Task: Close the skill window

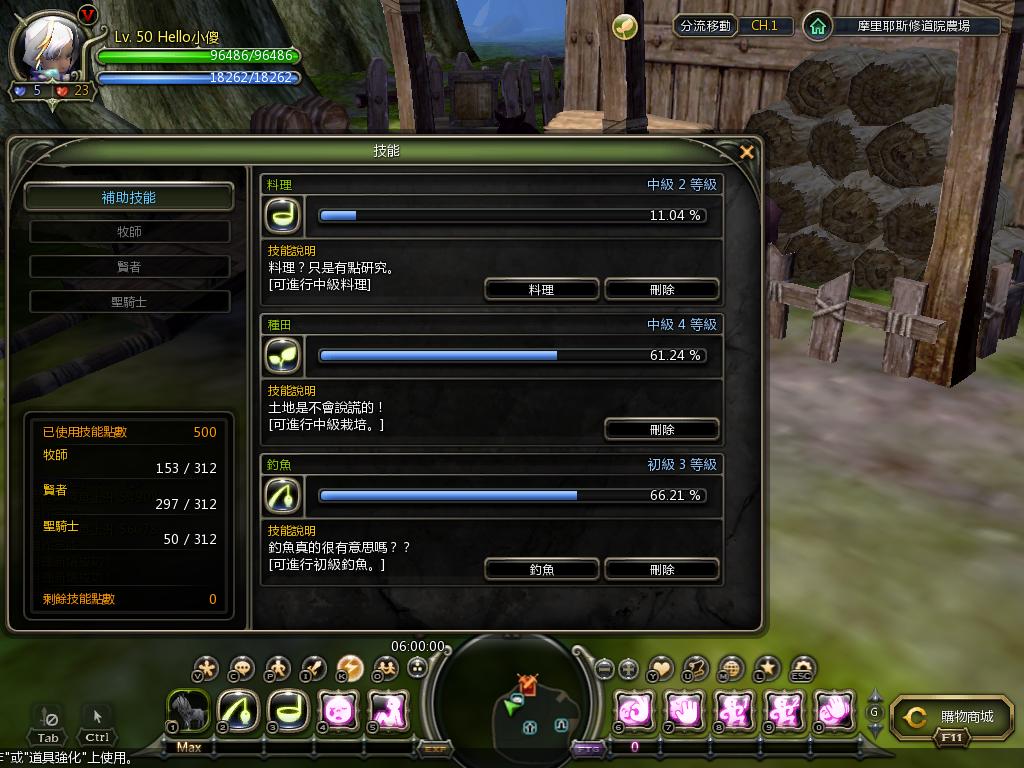Action: [746, 152]
